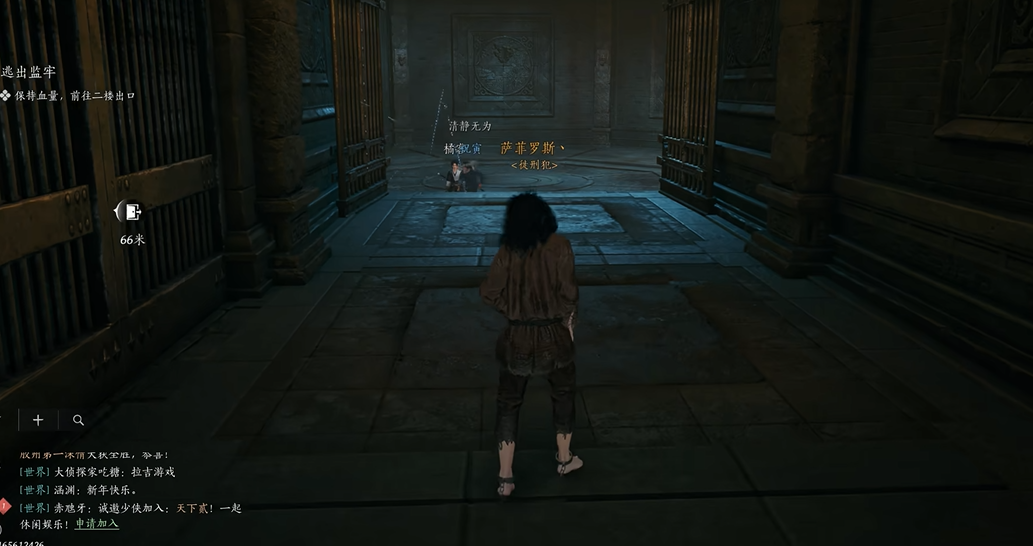Open the 逃出监牢 quest tracker
The width and height of the screenshot is (1033, 546).
(28, 72)
